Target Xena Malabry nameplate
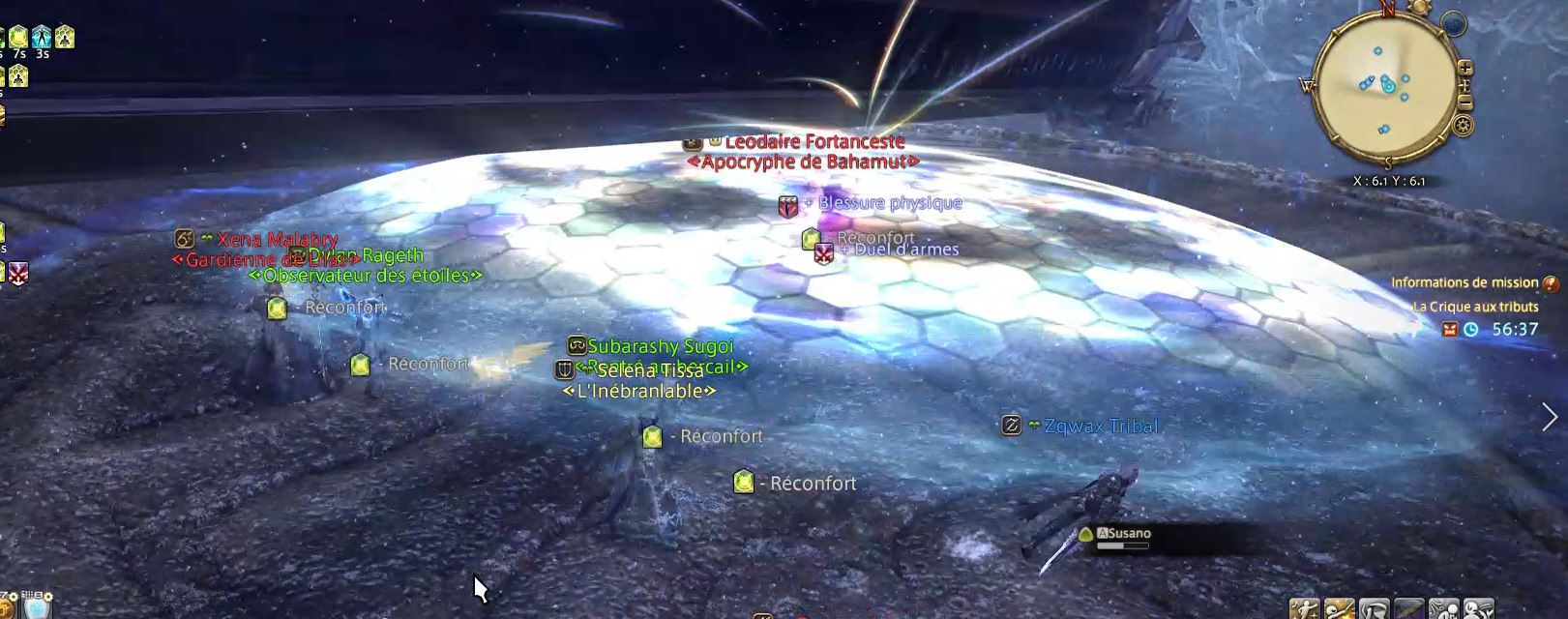Viewport: 1568px width, 619px height. point(277,239)
